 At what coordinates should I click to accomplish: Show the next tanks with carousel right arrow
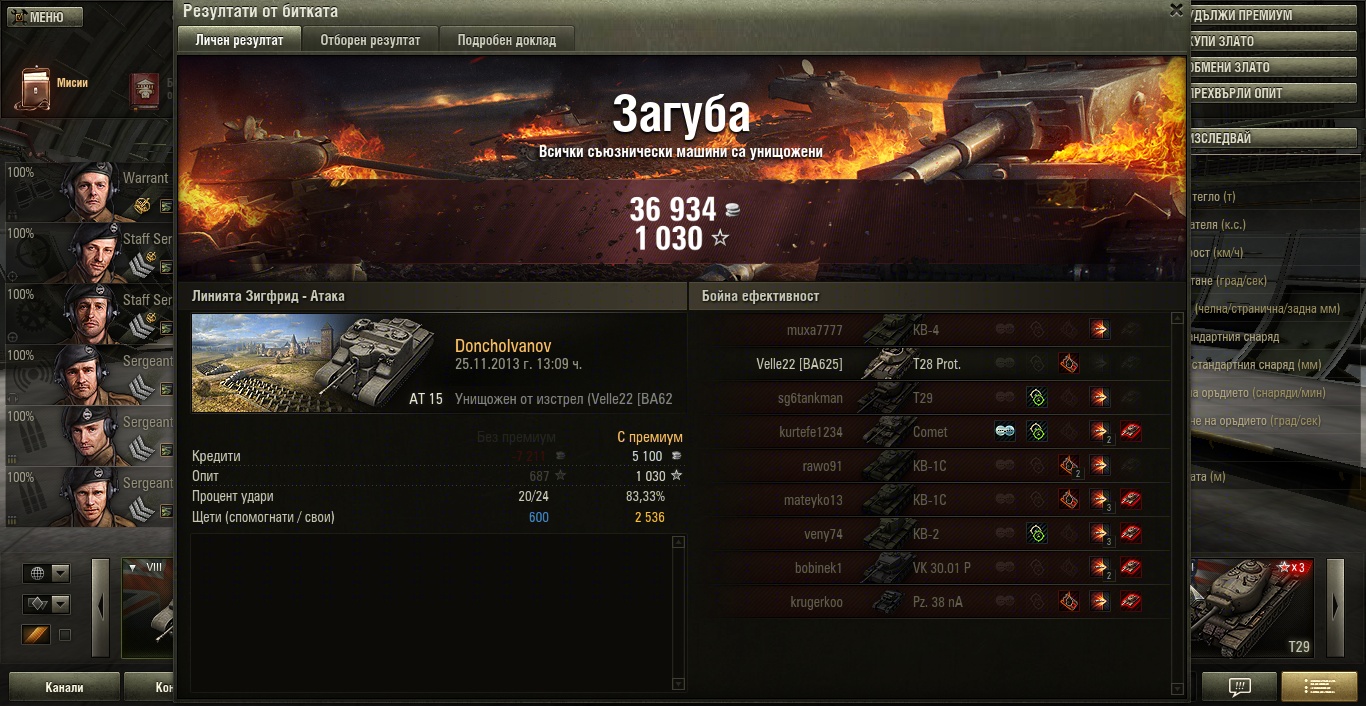(x=1335, y=607)
